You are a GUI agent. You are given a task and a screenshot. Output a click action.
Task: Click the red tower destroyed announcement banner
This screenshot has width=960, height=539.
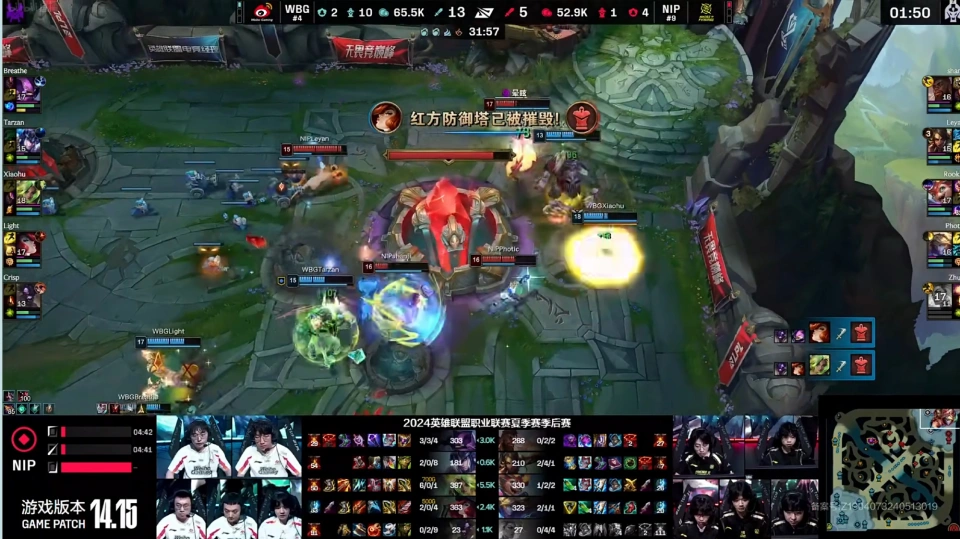(485, 118)
